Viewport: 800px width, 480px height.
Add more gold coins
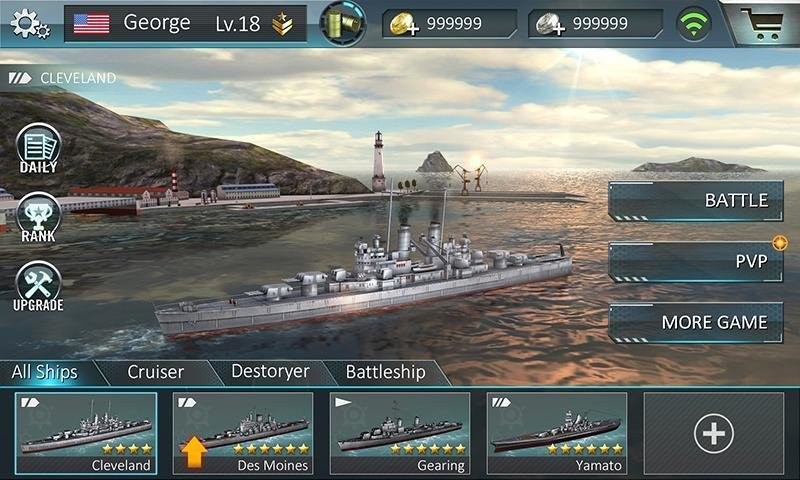(403, 24)
